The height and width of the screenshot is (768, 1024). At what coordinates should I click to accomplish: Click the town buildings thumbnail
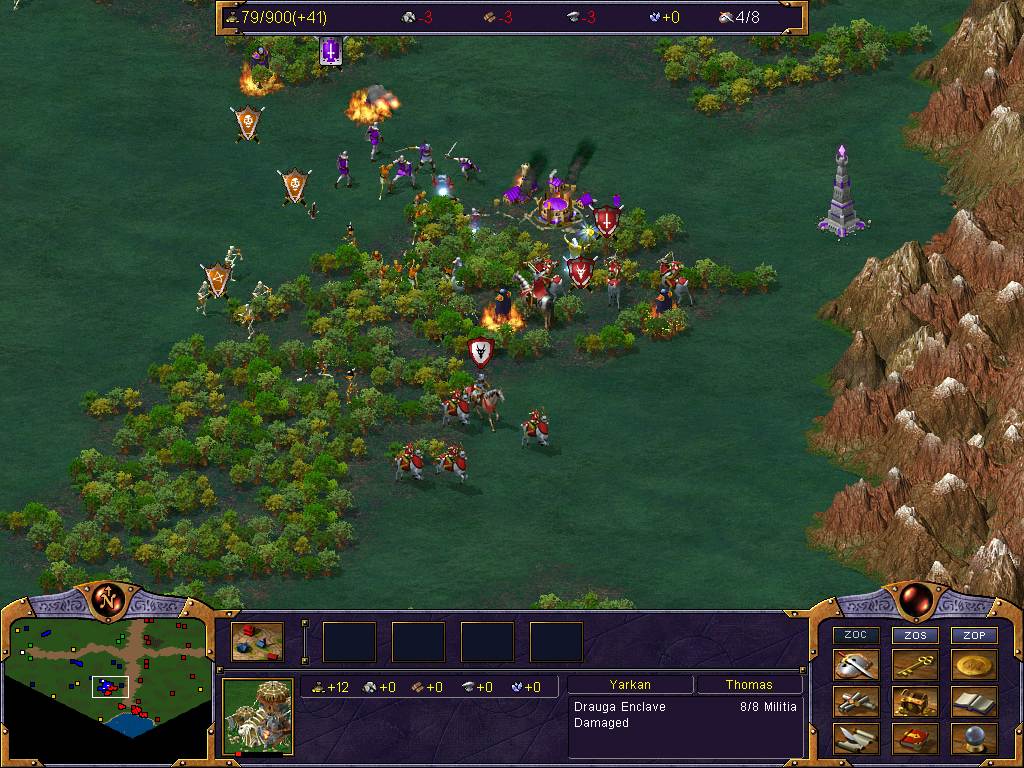257,642
